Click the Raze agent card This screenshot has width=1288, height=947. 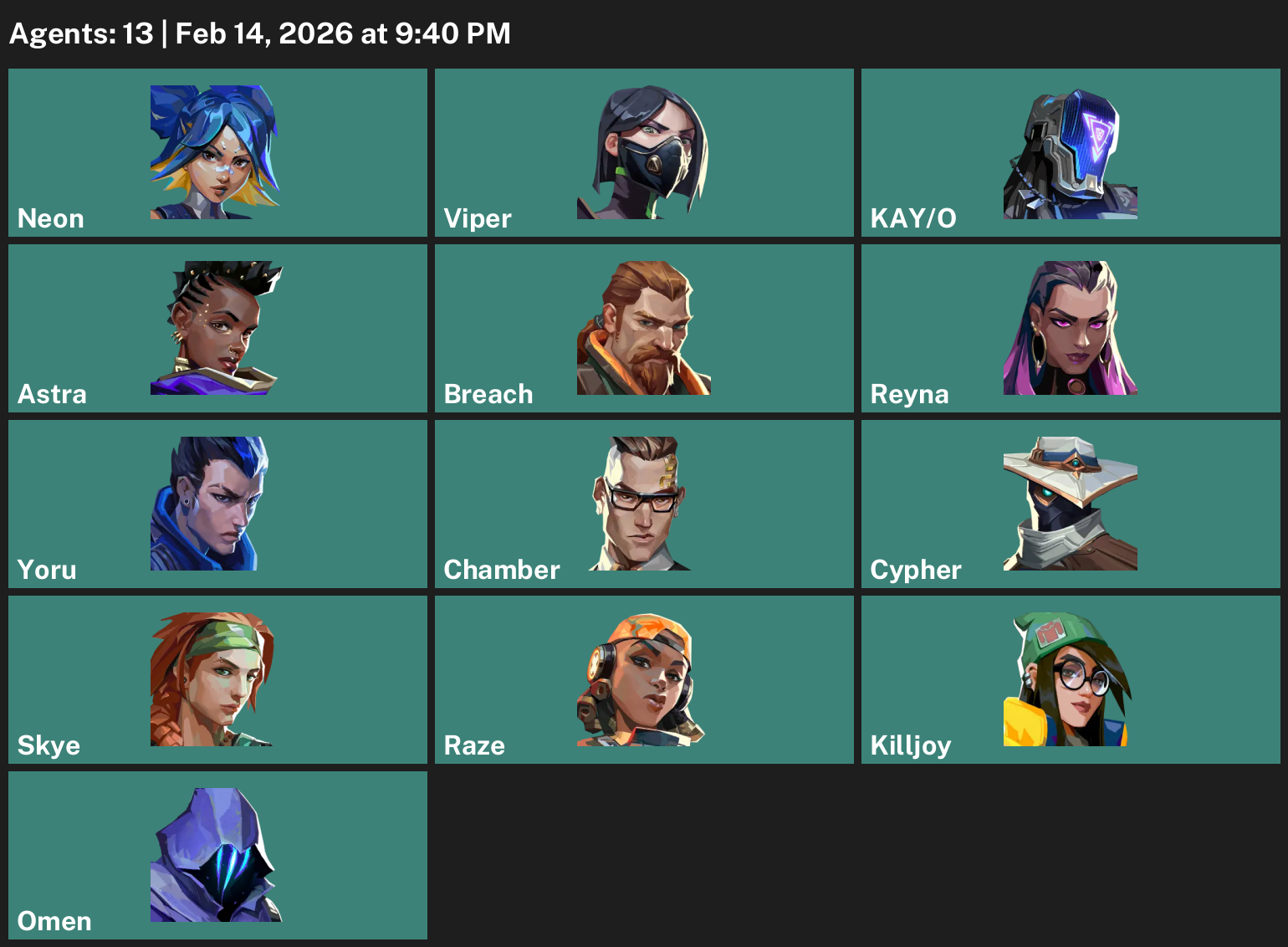pos(642,678)
